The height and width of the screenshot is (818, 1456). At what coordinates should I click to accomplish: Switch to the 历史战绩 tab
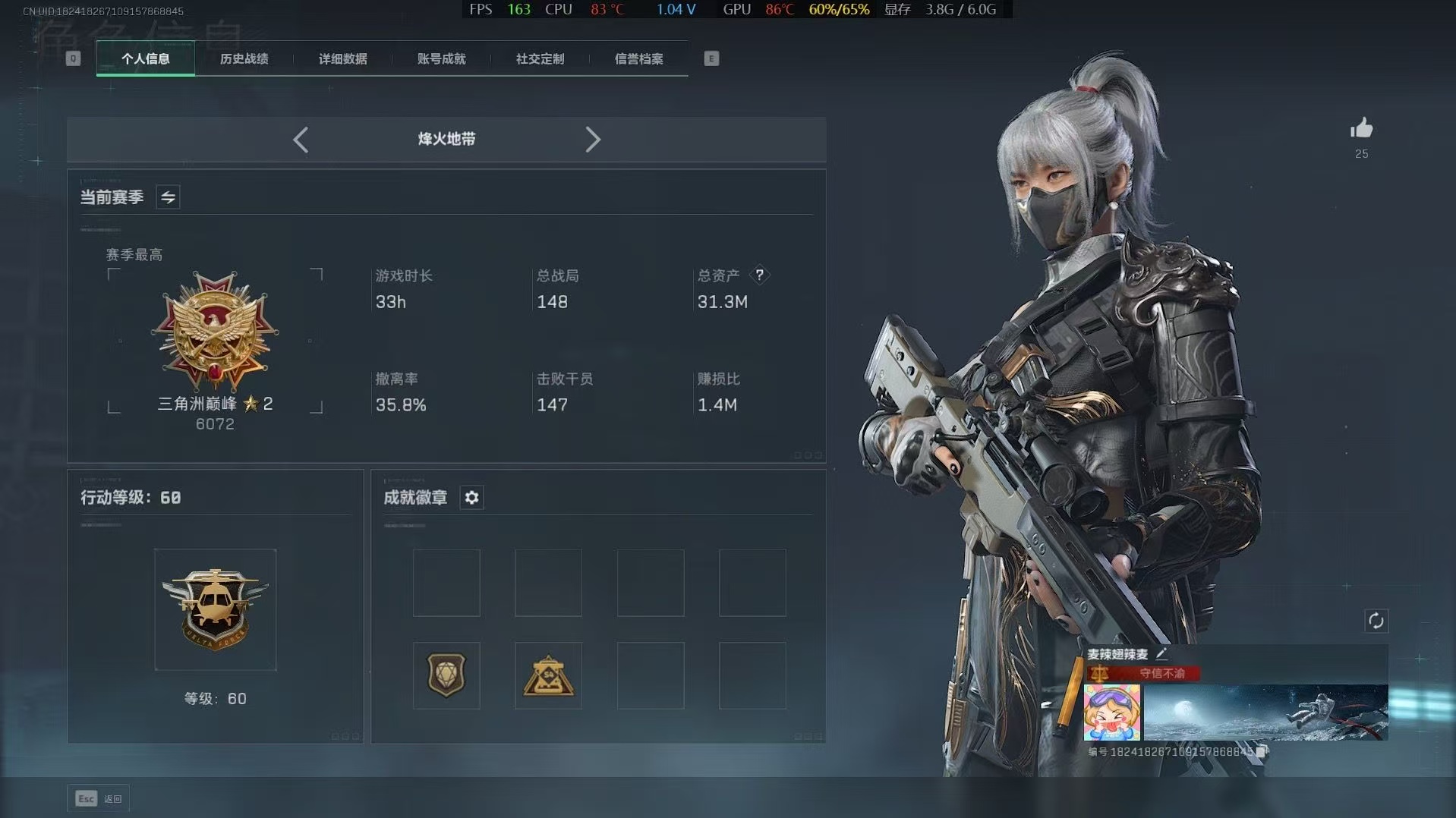tap(244, 58)
